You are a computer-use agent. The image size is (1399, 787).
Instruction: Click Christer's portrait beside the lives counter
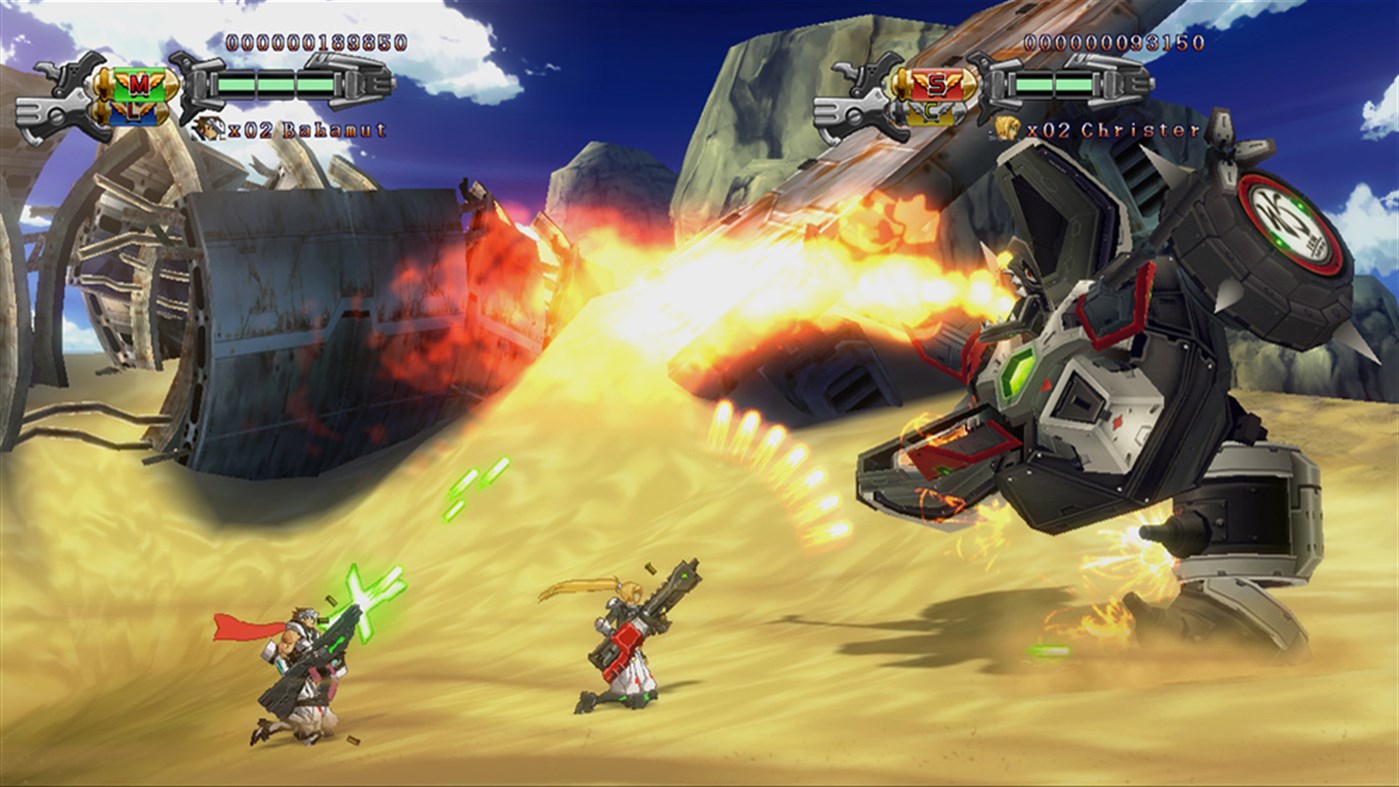click(x=1006, y=128)
